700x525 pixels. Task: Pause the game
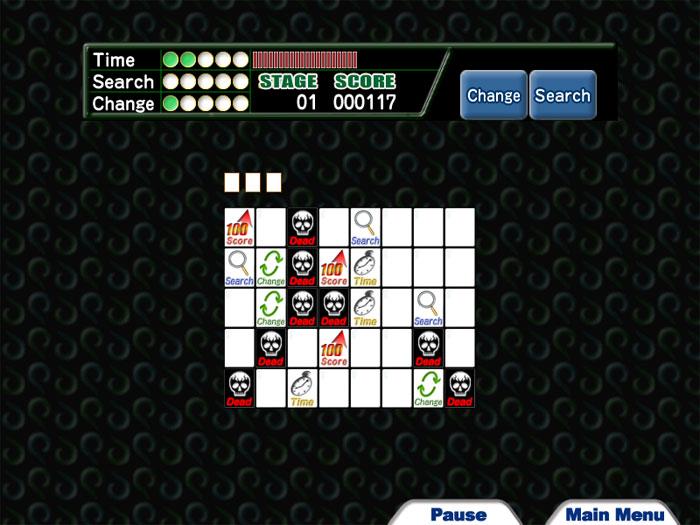tap(458, 514)
